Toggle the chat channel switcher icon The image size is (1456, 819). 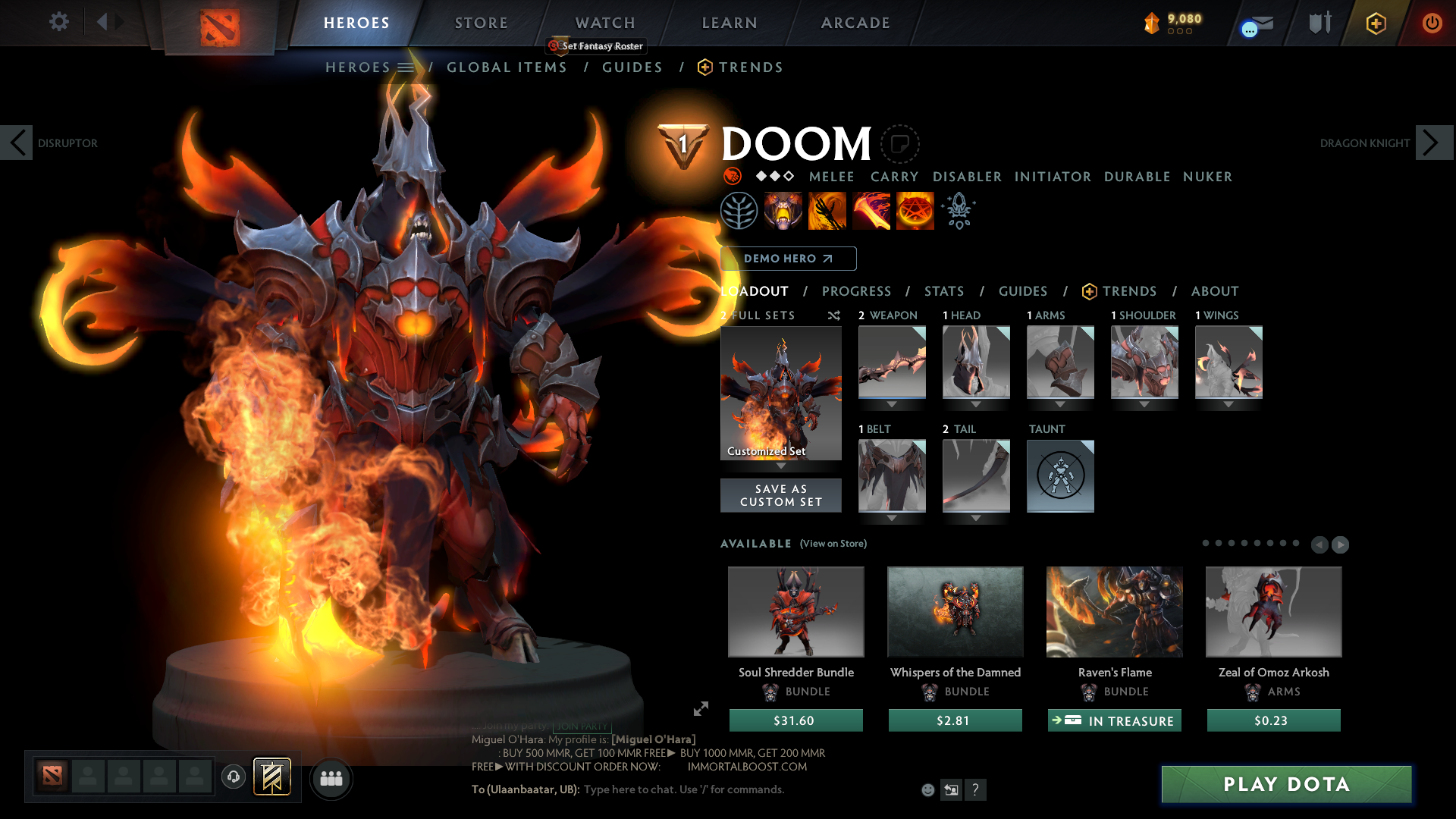[x=952, y=789]
